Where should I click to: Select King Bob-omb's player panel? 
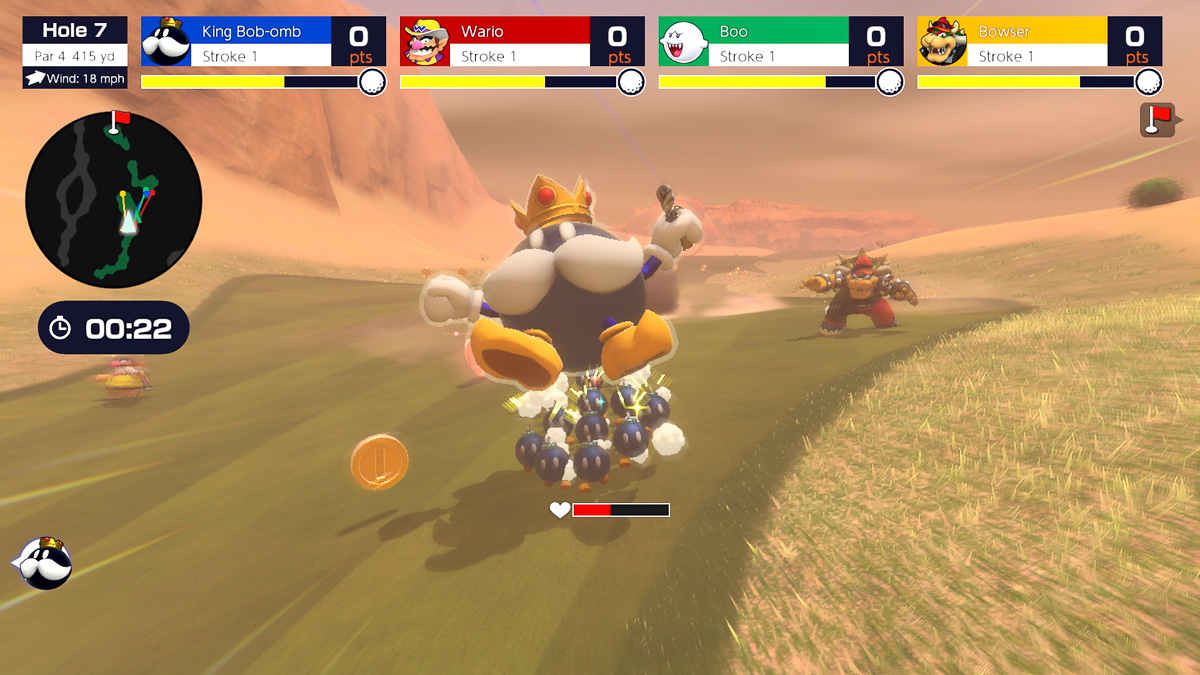tap(263, 42)
